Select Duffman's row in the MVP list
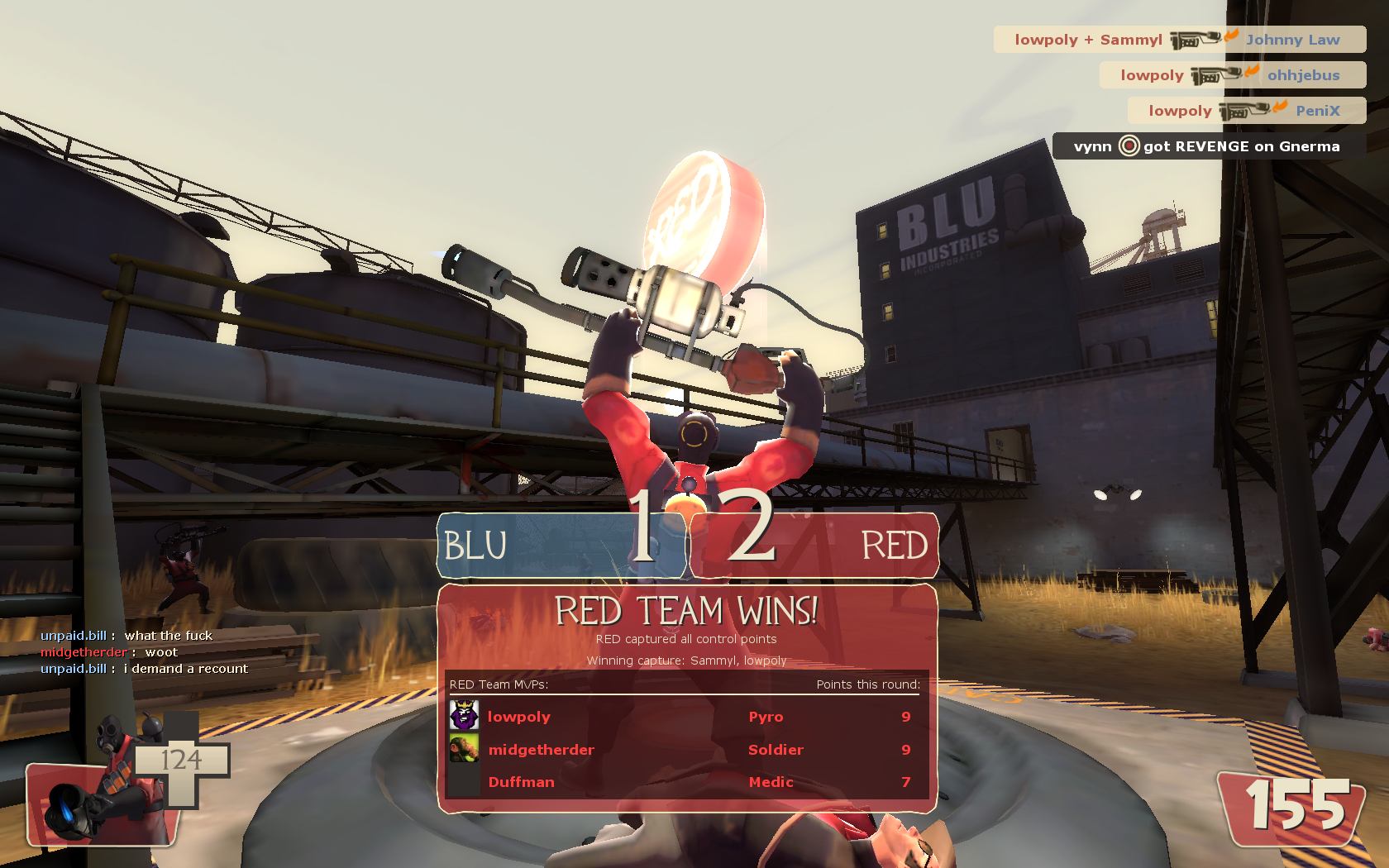Viewport: 1389px width, 868px height. 686,782
